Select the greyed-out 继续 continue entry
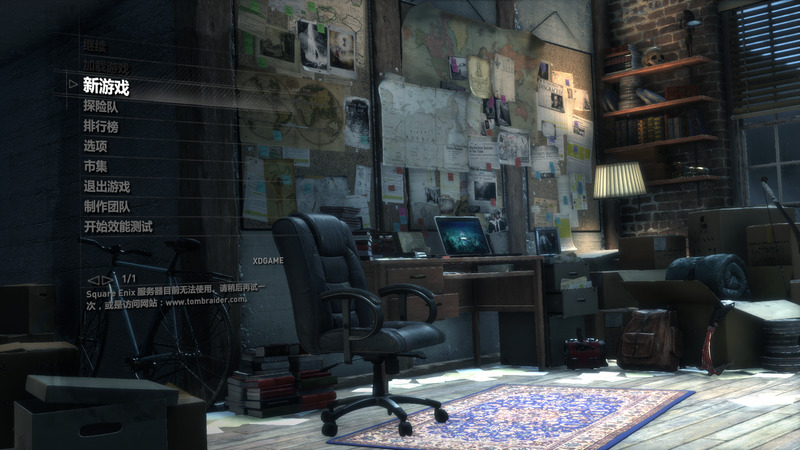800x450 pixels. (94, 45)
